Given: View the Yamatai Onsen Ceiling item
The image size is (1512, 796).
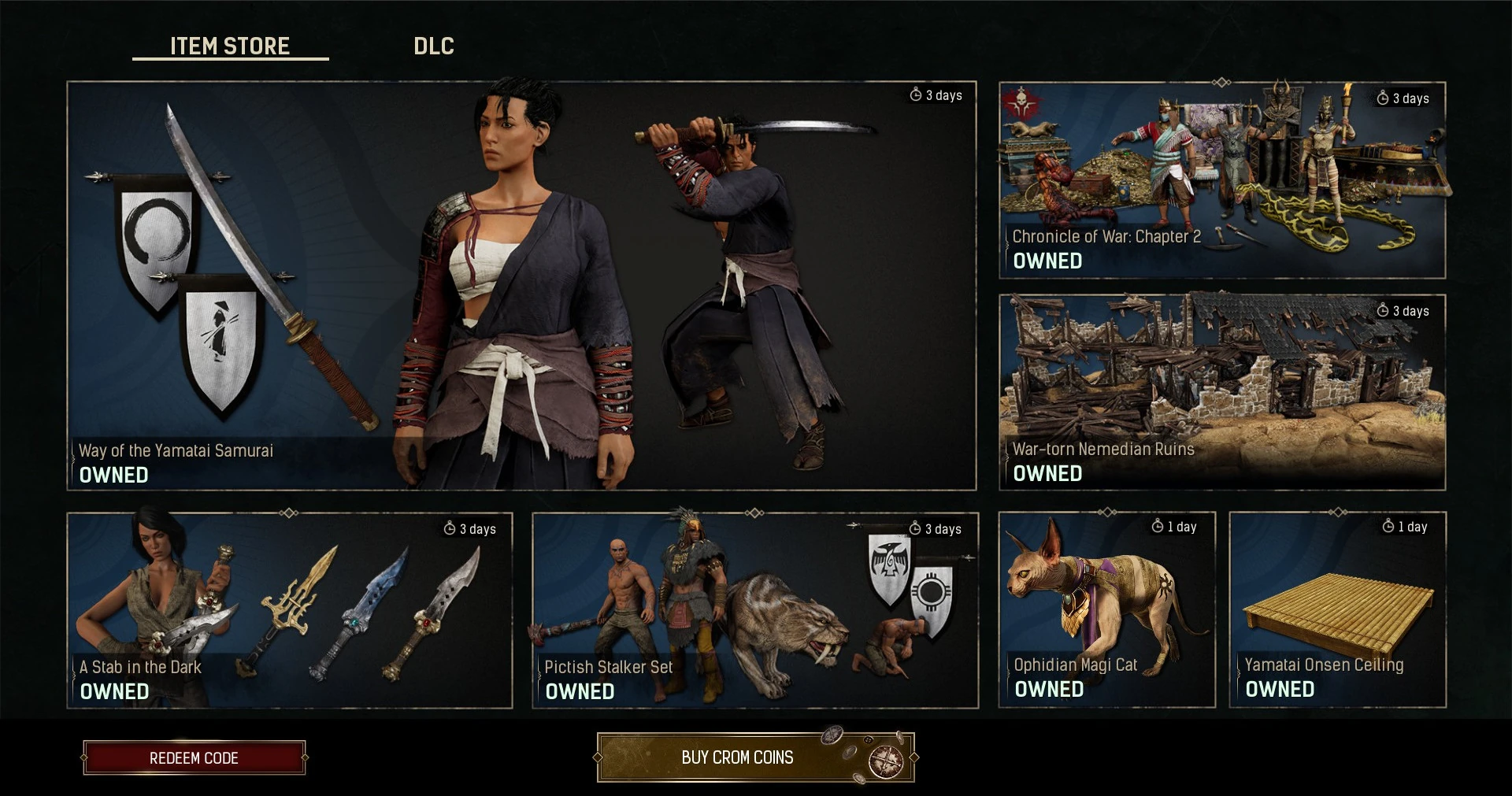Looking at the screenshot, I should pos(1337,610).
